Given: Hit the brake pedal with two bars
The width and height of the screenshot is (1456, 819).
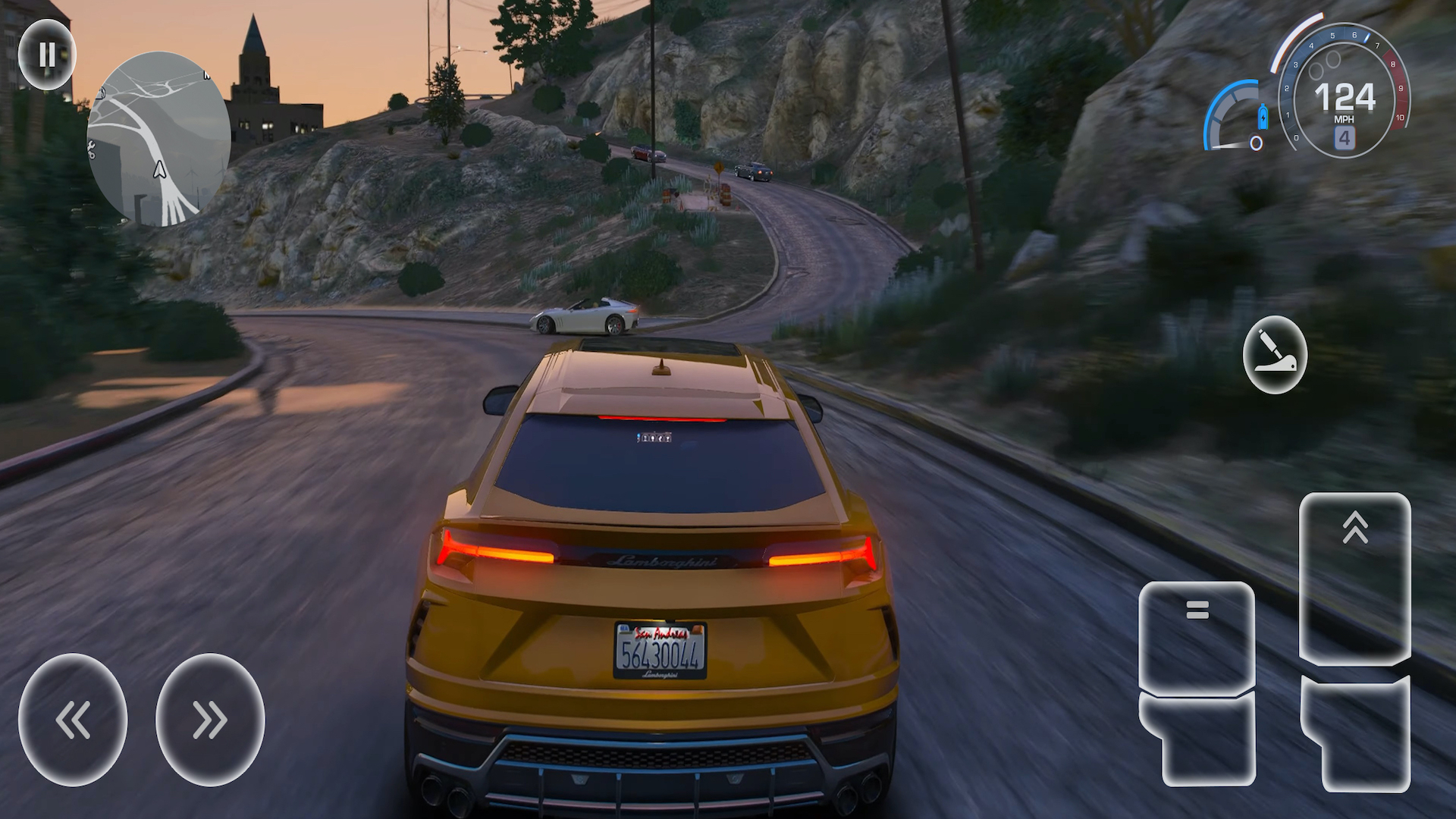Looking at the screenshot, I should click(x=1196, y=637).
